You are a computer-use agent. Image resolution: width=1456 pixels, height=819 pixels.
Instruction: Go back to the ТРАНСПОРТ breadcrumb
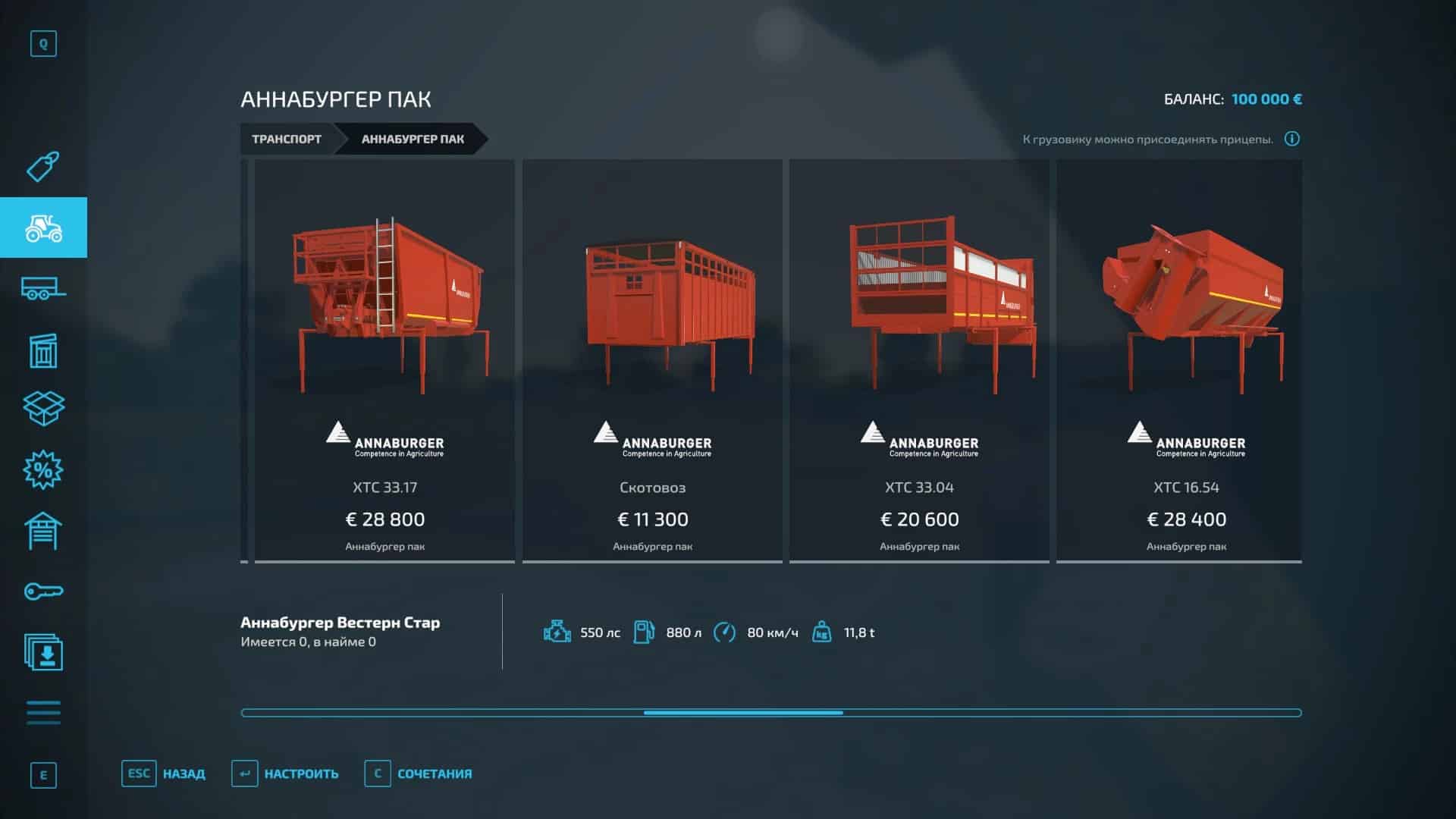pos(287,139)
